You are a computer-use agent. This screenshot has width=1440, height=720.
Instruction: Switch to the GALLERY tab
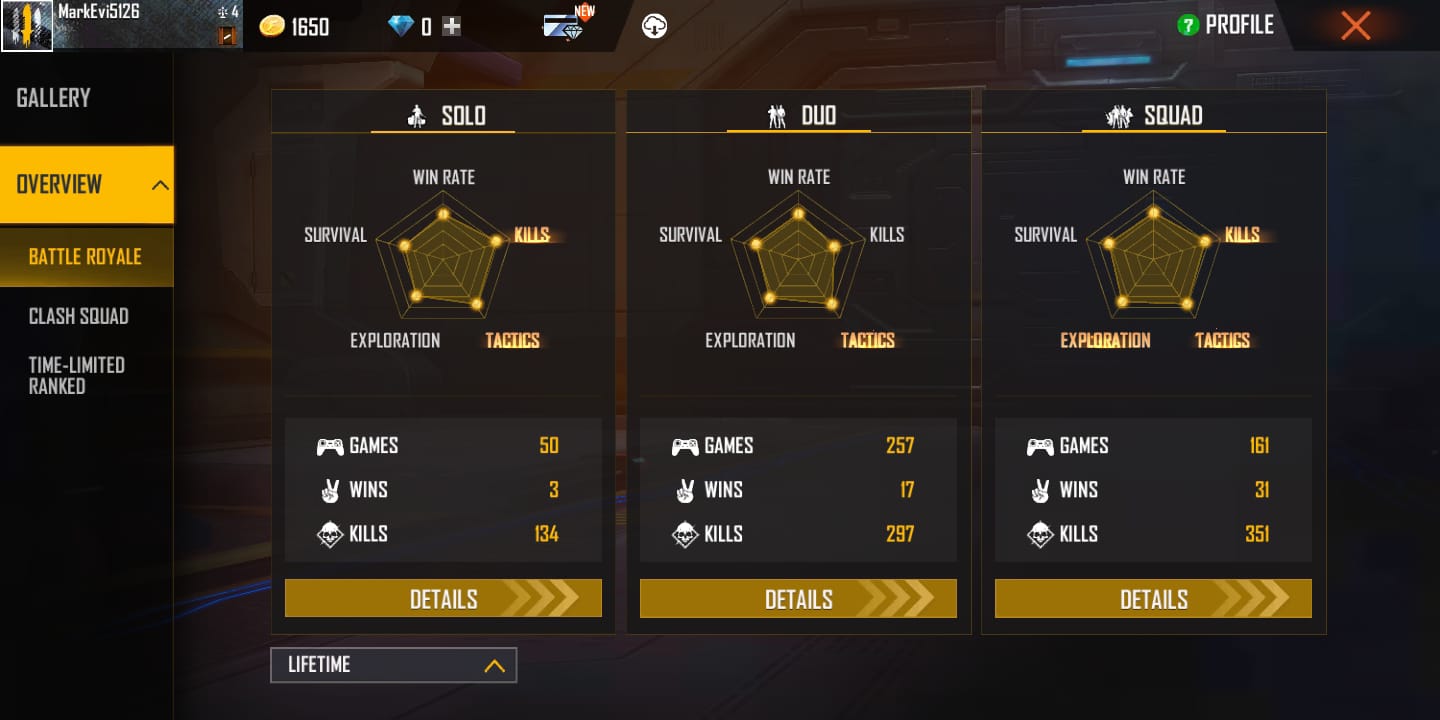tap(51, 97)
